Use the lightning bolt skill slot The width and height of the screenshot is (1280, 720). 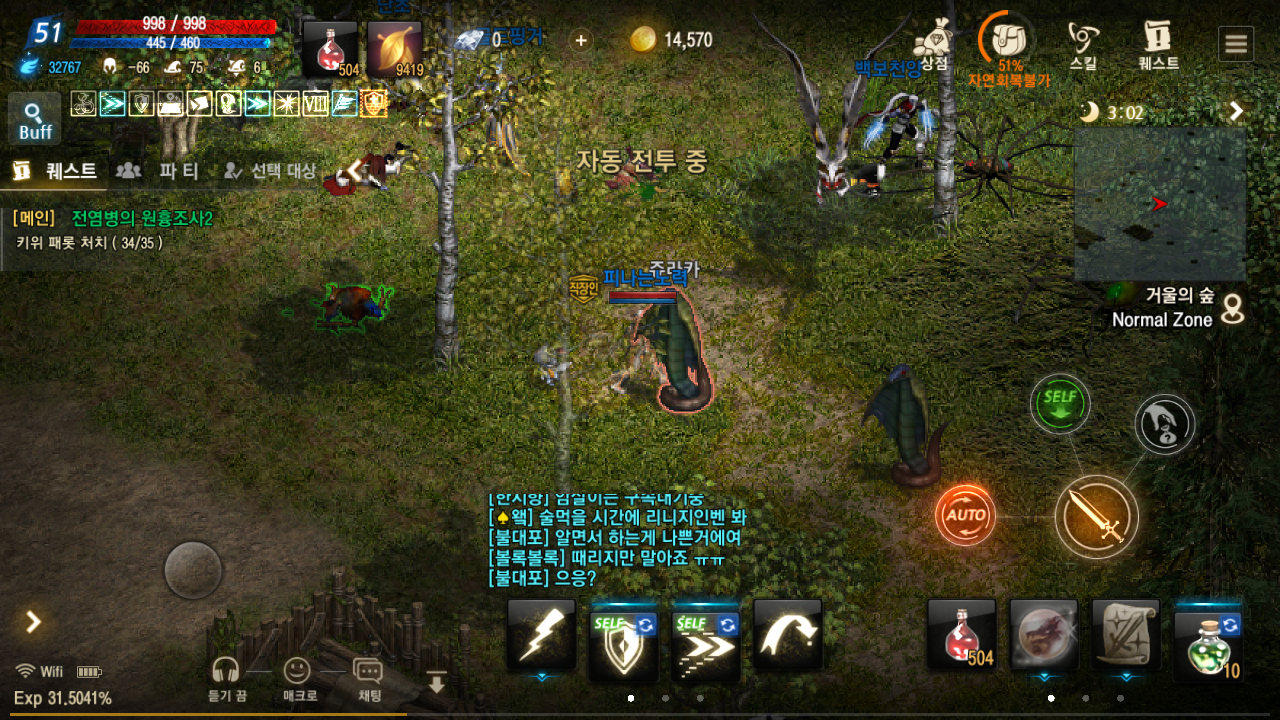[541, 634]
